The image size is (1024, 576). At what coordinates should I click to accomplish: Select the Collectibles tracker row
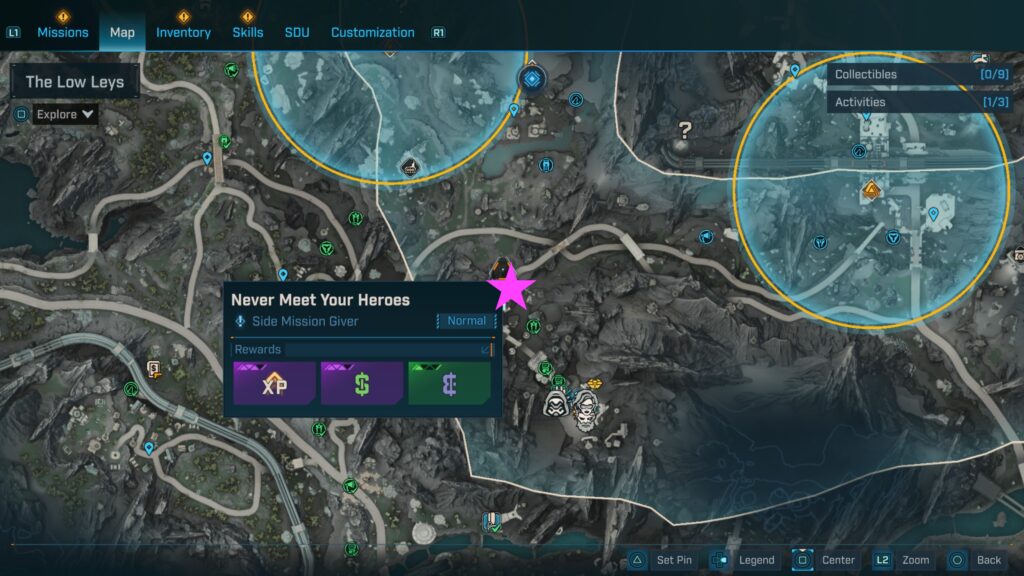coord(920,74)
